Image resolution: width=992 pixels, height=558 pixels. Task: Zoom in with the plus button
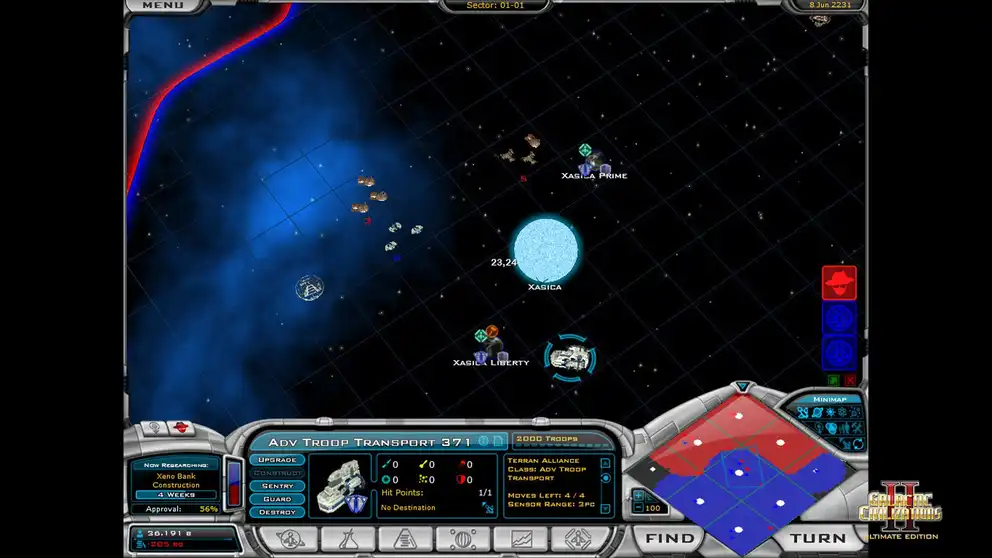(638, 495)
